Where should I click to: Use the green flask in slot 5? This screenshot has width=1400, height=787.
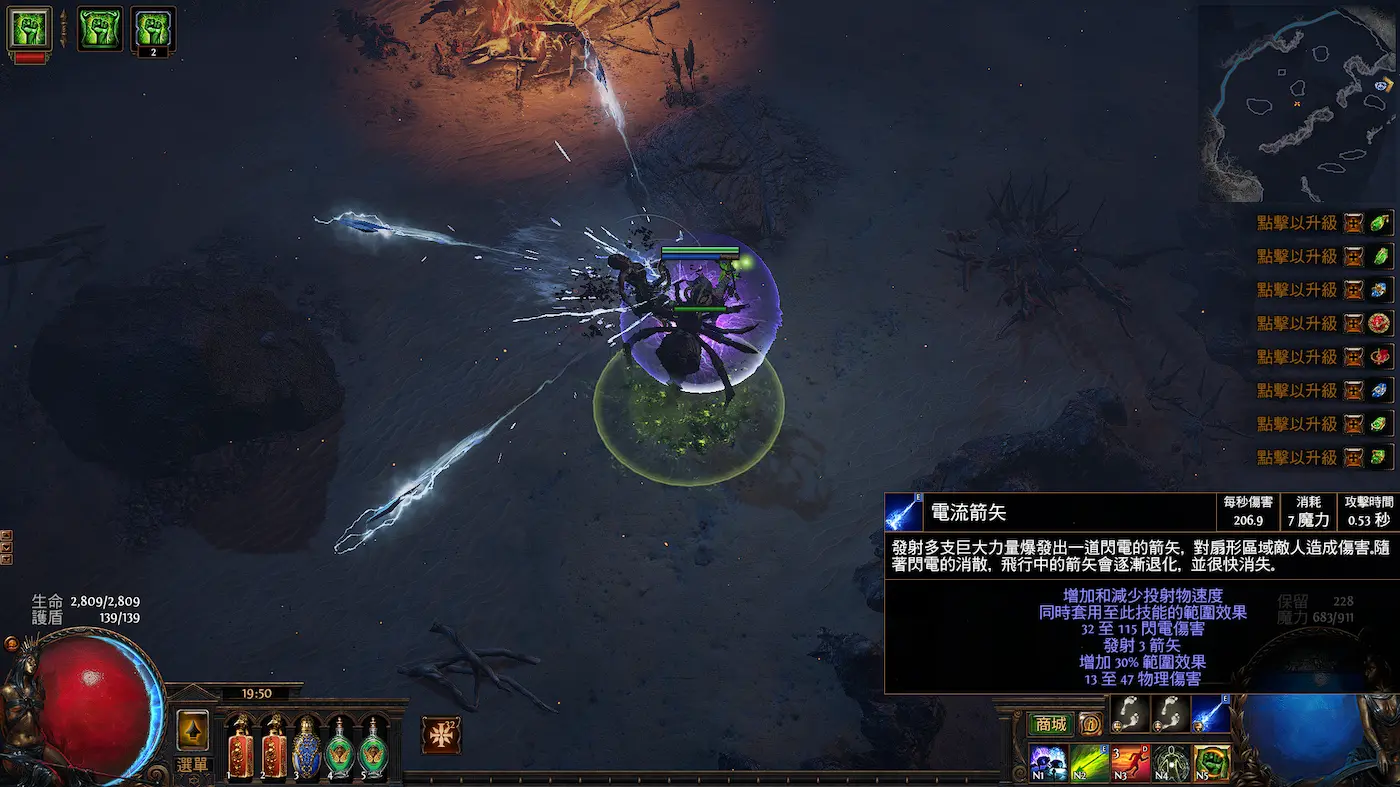372,747
